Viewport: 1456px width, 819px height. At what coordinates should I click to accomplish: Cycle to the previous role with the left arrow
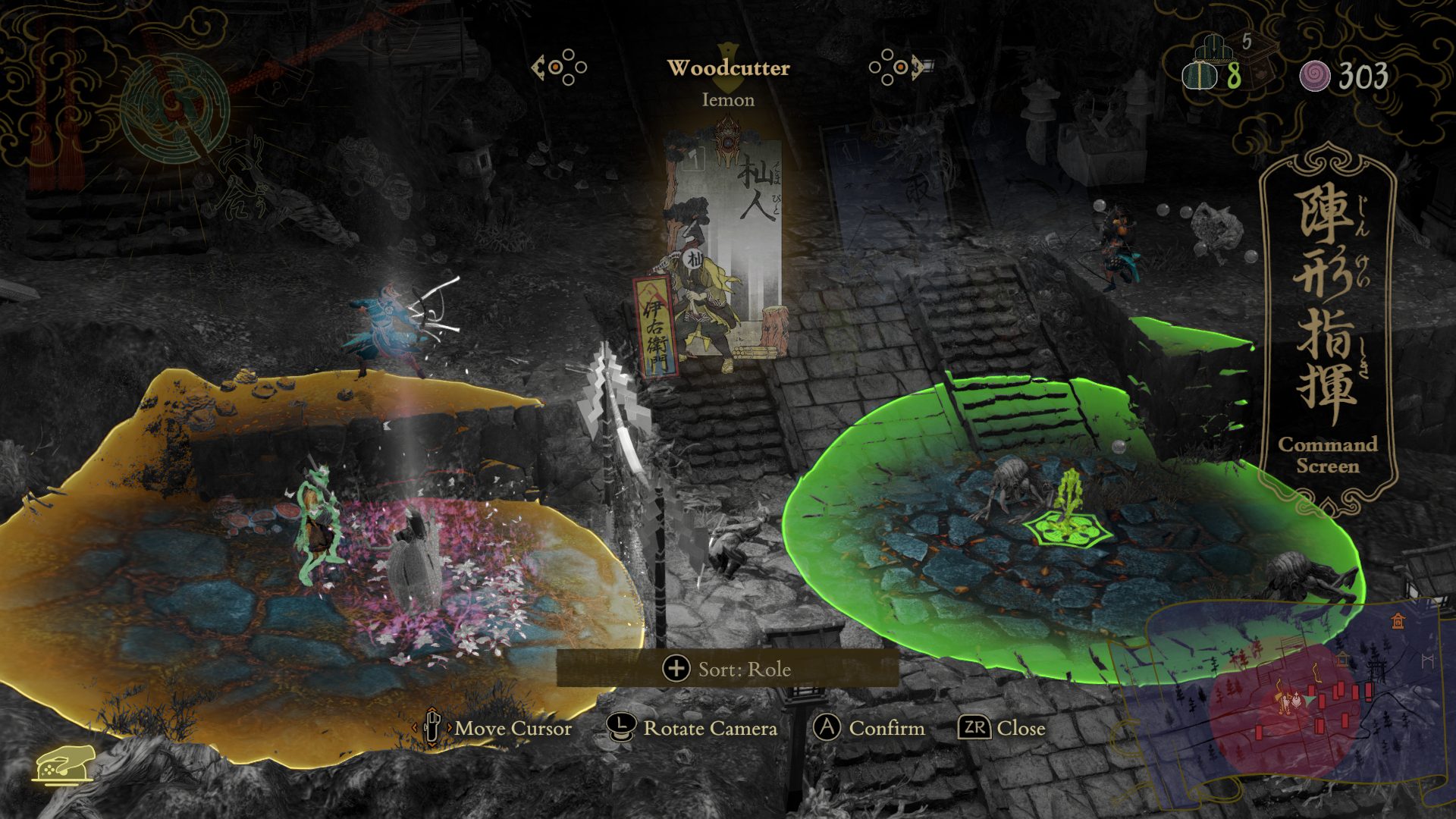tap(559, 67)
